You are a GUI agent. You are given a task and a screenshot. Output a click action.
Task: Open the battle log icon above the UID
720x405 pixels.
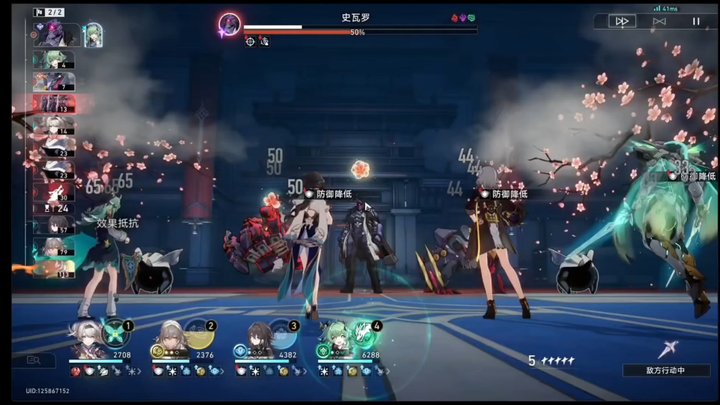[x=34, y=360]
